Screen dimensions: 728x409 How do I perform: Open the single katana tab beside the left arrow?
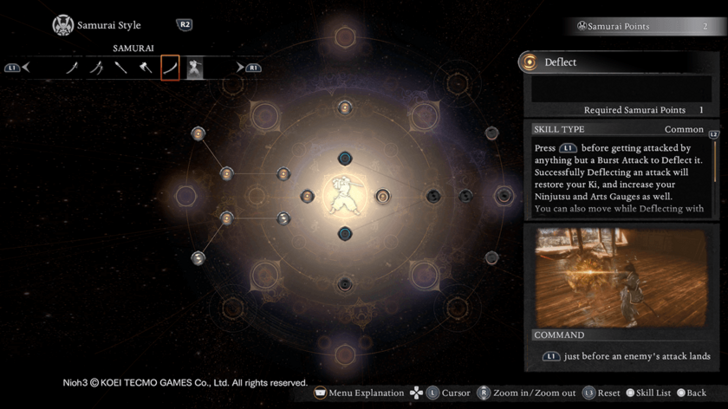(72, 68)
